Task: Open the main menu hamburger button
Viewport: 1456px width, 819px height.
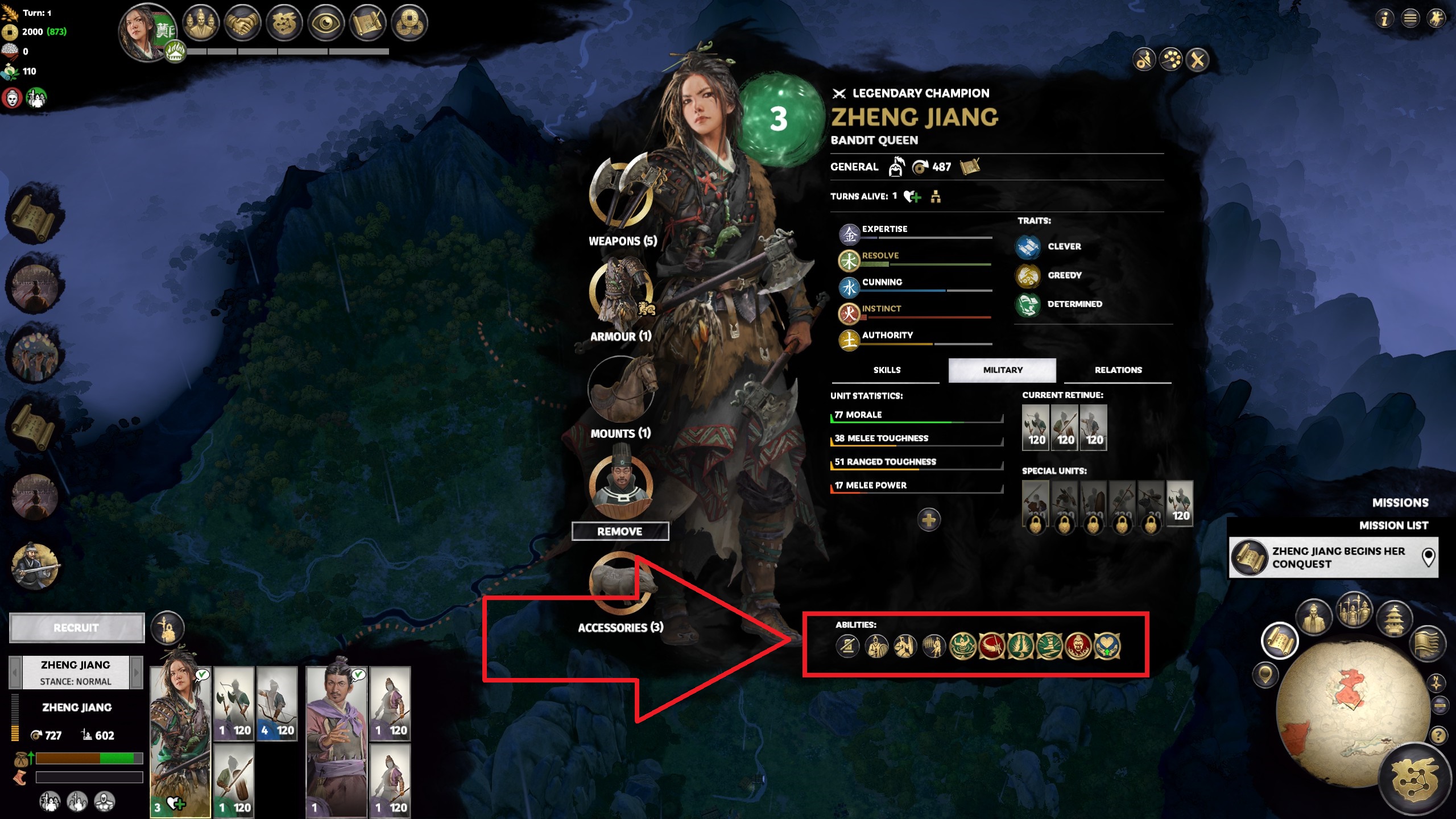Action: [1410, 19]
